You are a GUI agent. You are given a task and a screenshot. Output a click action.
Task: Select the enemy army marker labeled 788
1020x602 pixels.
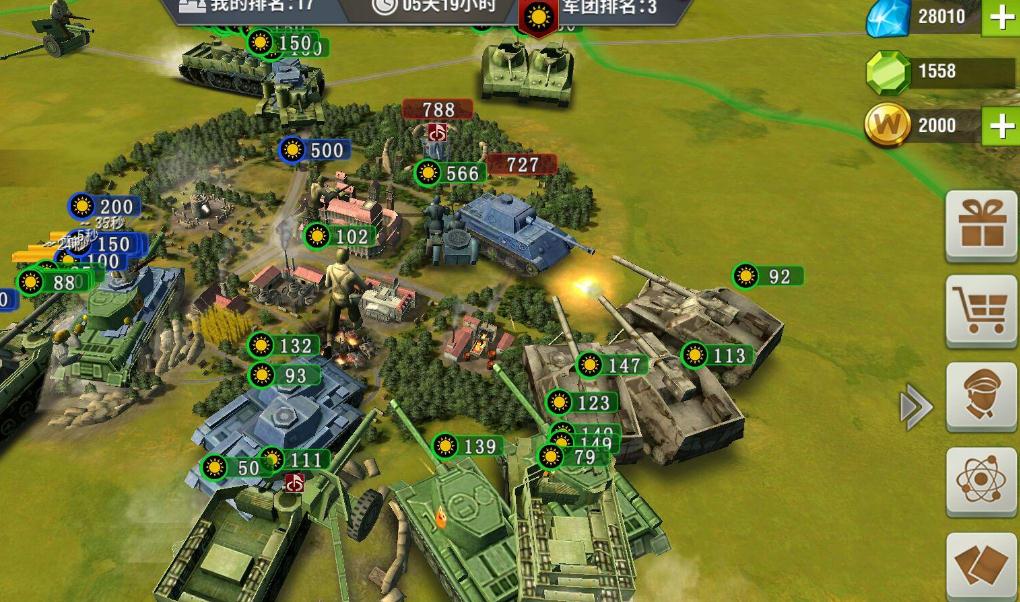[438, 110]
